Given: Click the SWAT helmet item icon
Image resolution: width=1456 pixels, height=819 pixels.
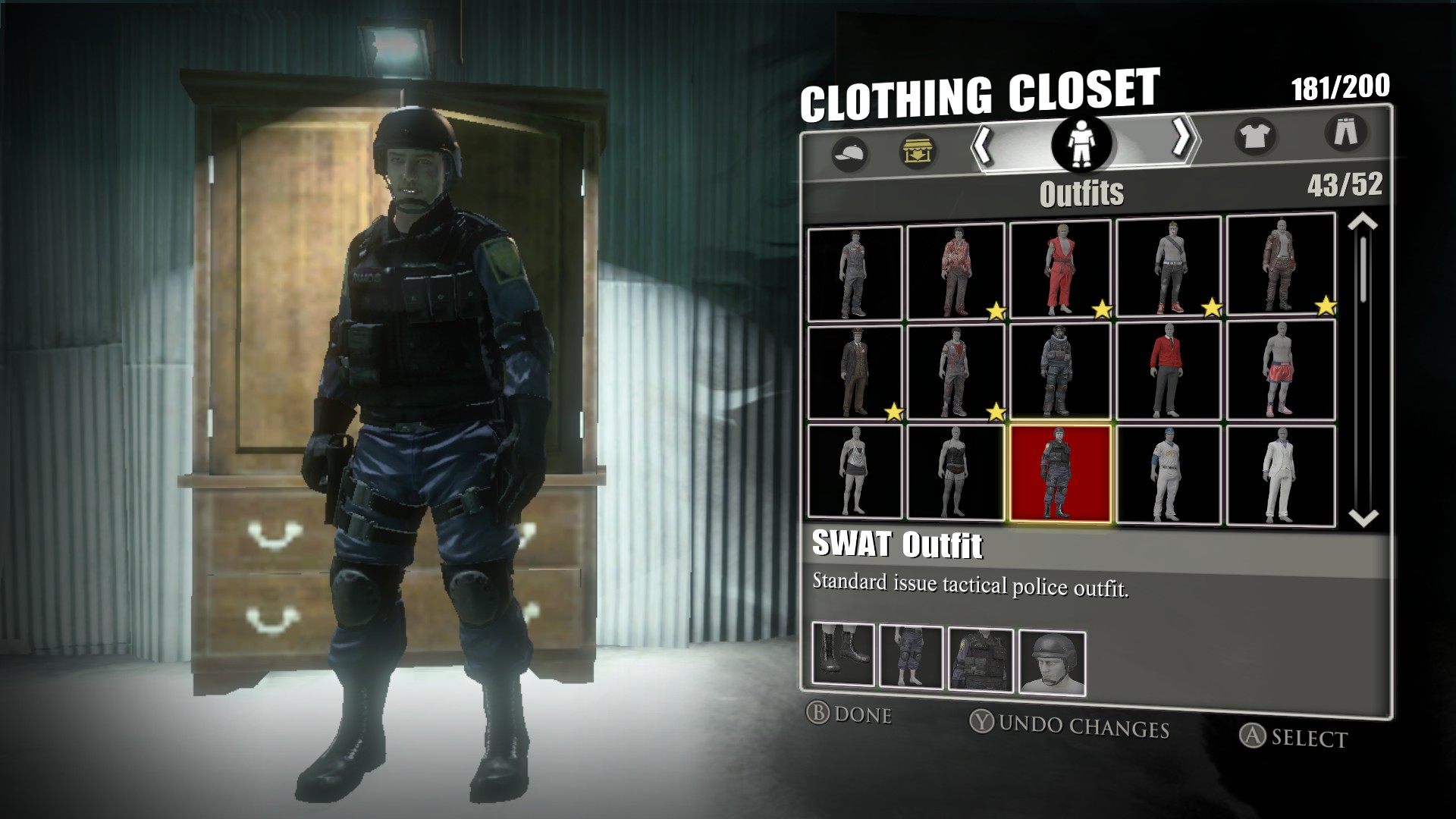Looking at the screenshot, I should pyautogui.click(x=1051, y=662).
